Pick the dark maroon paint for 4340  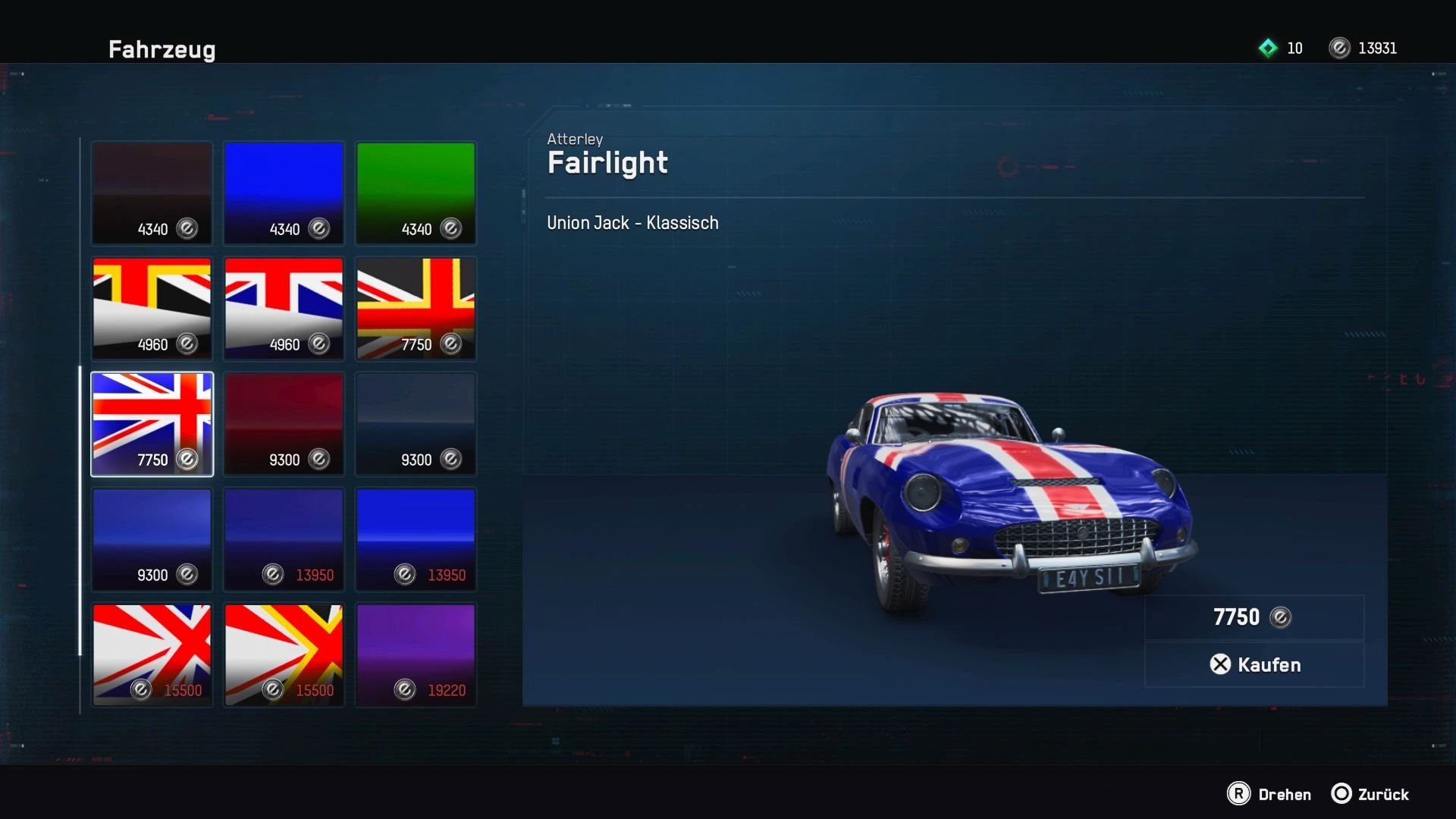point(152,193)
